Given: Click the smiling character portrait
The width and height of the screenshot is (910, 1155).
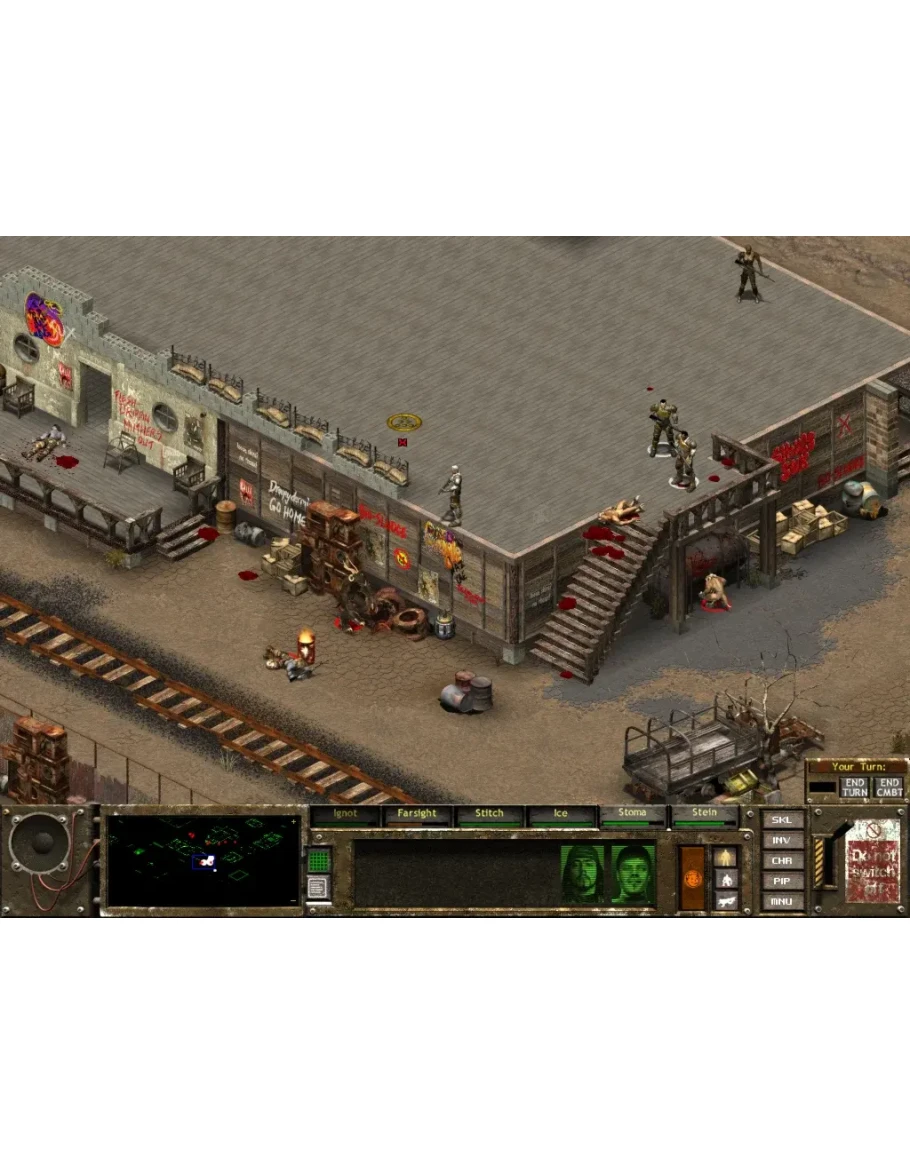Looking at the screenshot, I should coord(633,876).
